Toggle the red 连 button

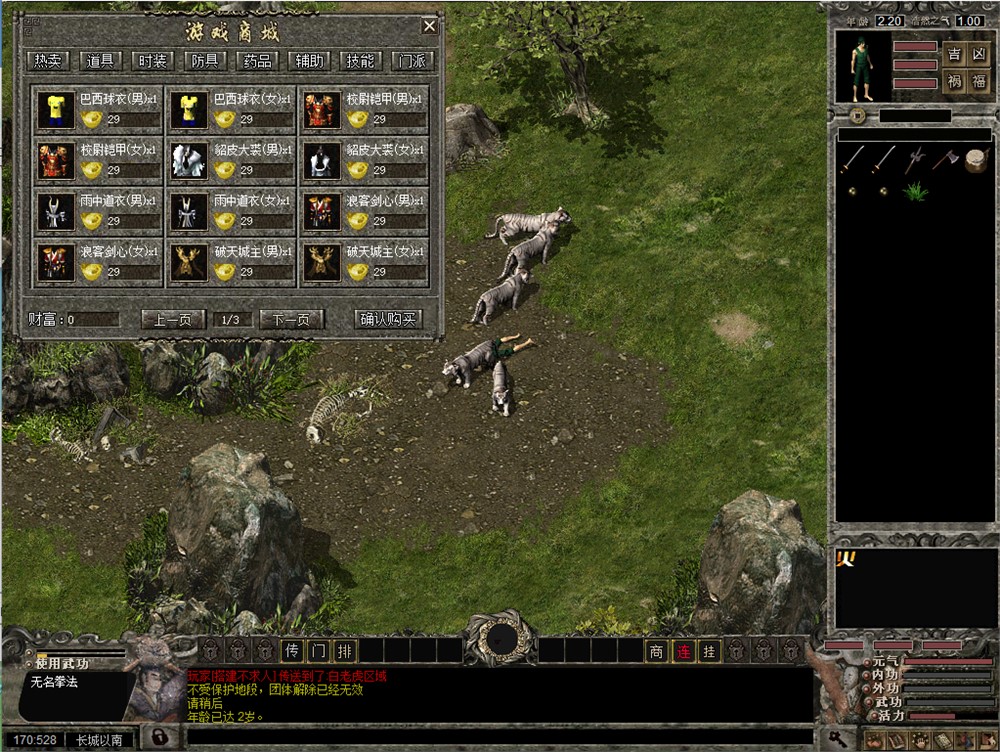click(x=683, y=651)
